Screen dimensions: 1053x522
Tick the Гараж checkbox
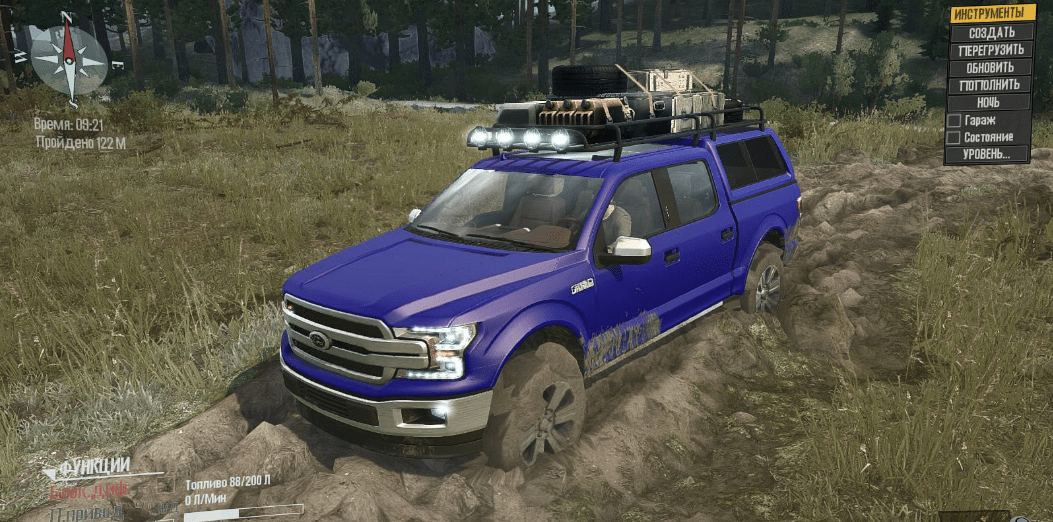[x=954, y=120]
